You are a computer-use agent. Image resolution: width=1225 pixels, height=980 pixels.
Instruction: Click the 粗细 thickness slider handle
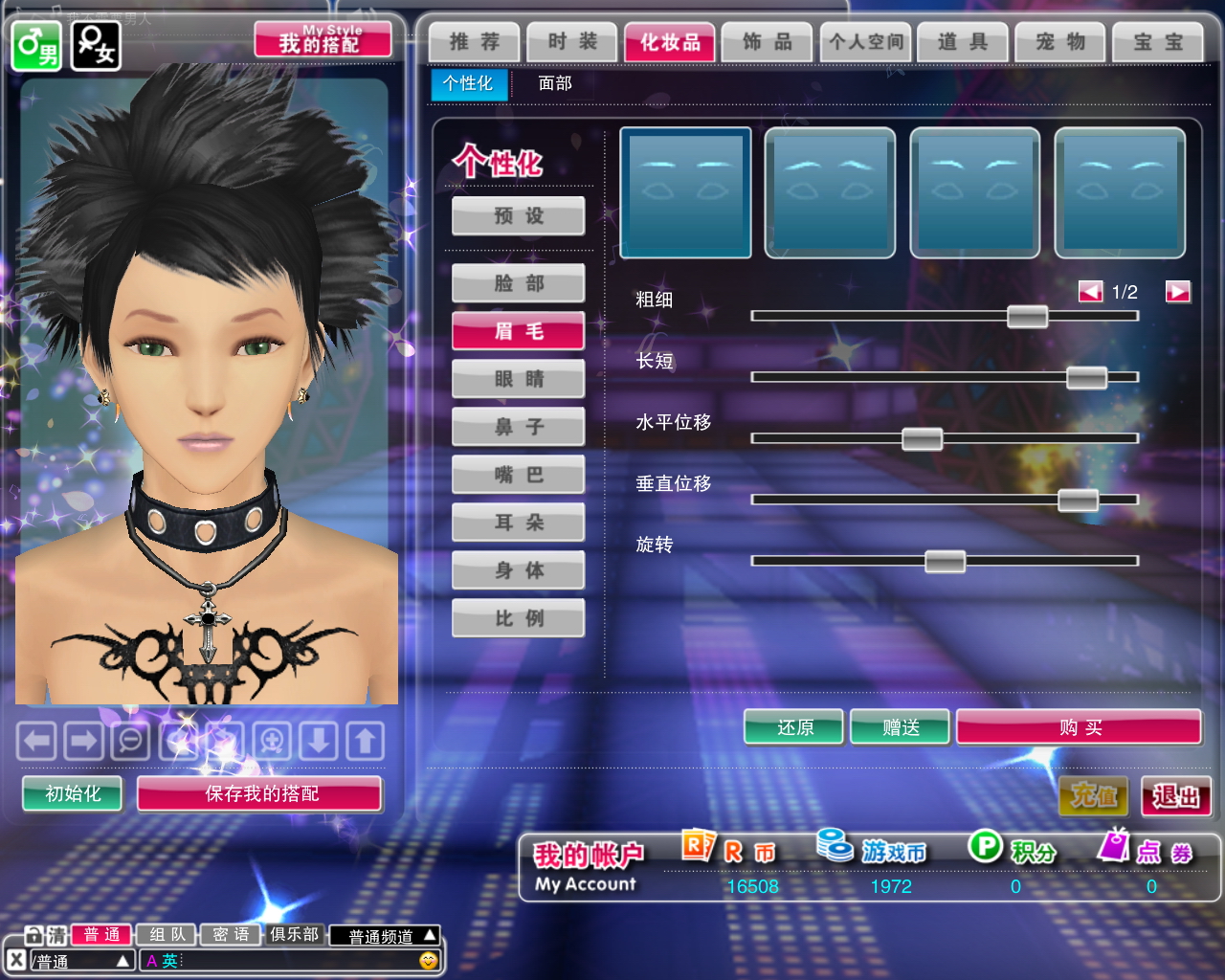point(1027,317)
